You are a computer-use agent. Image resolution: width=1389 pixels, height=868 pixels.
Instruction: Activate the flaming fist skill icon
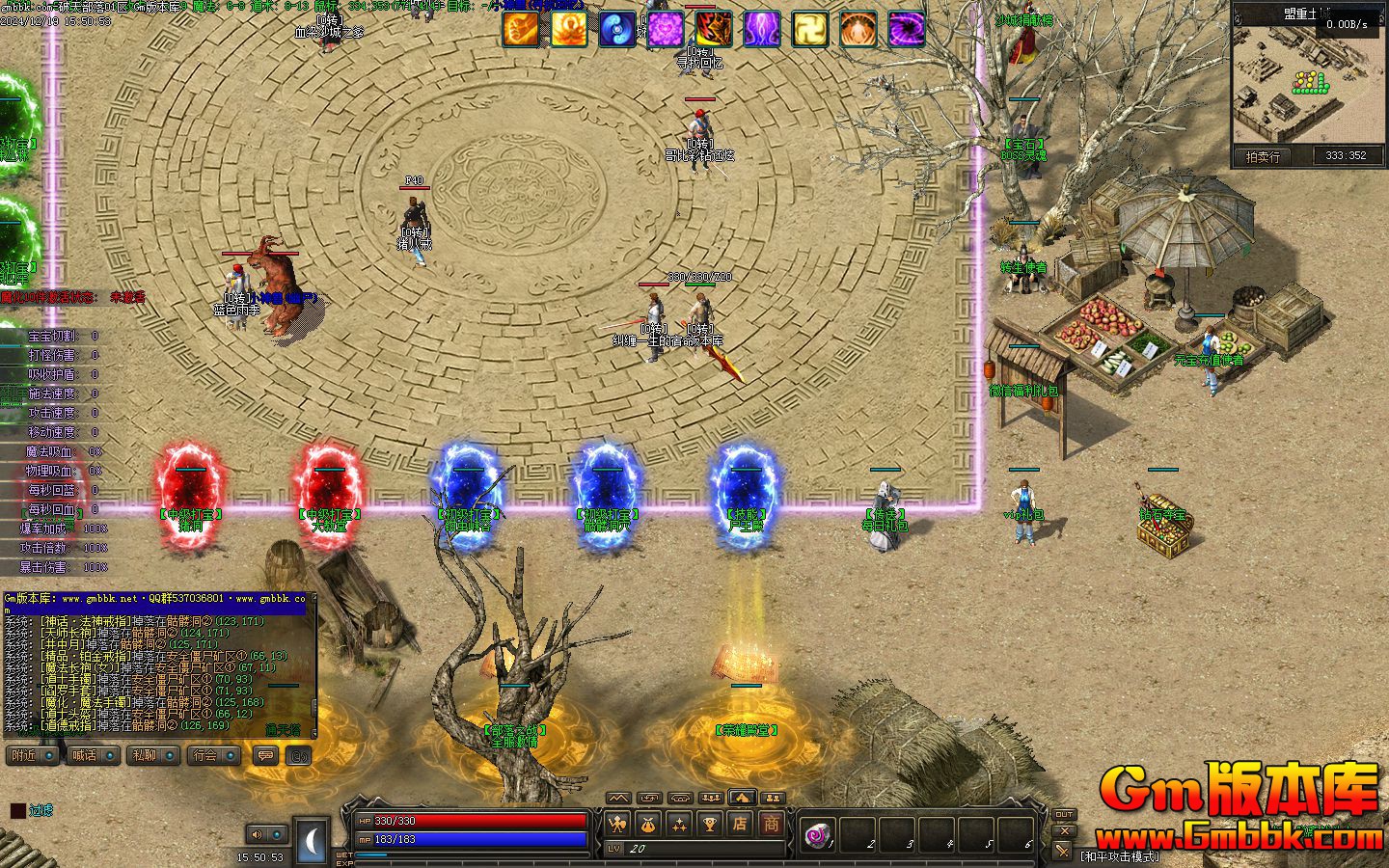(521, 29)
